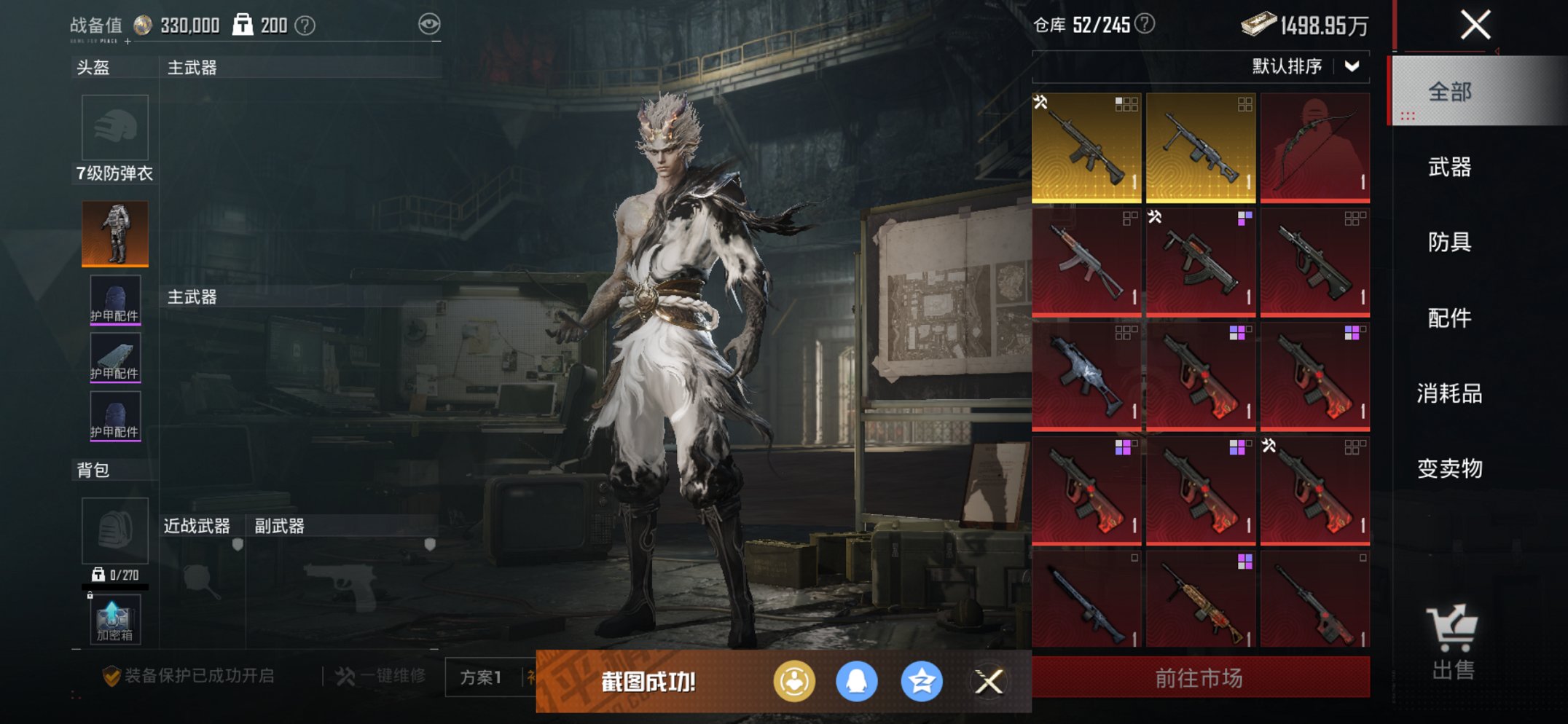Click the equipped level 7 body armor slot

coord(115,233)
